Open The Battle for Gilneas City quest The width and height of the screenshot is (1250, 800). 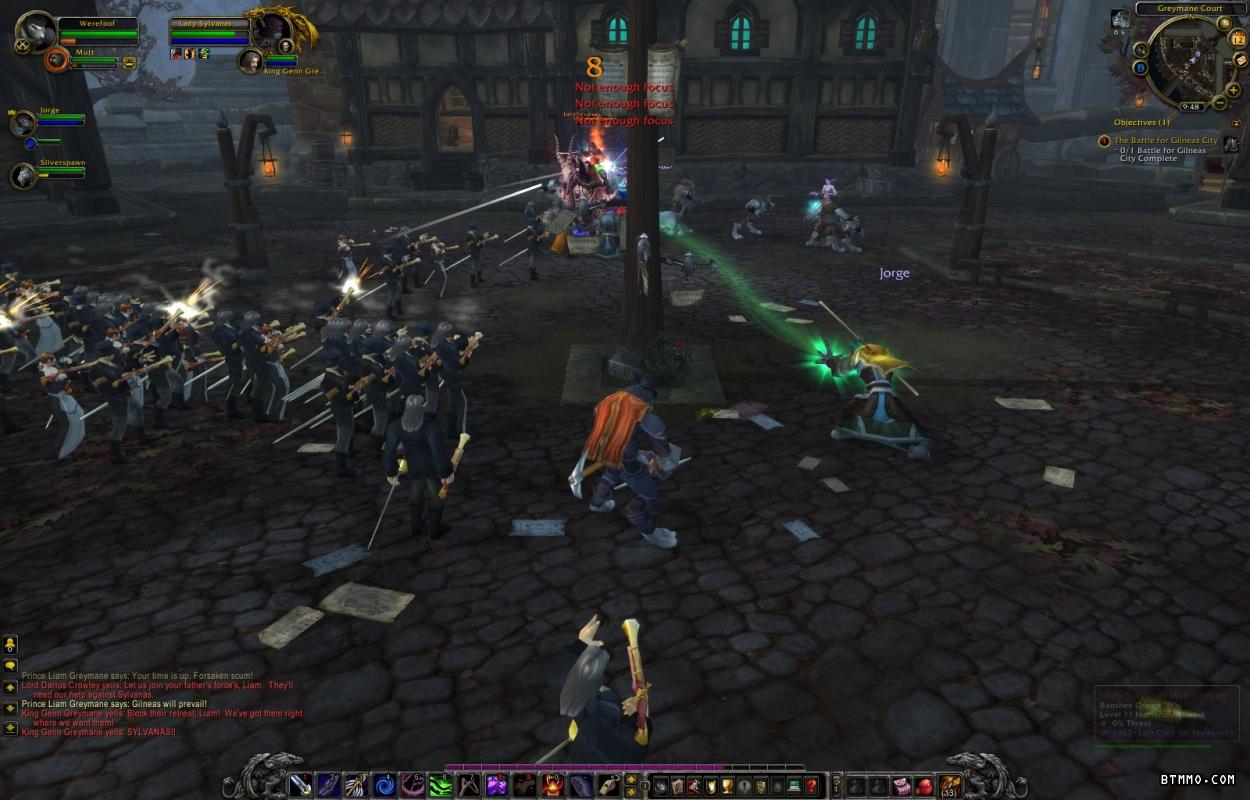click(x=1166, y=141)
